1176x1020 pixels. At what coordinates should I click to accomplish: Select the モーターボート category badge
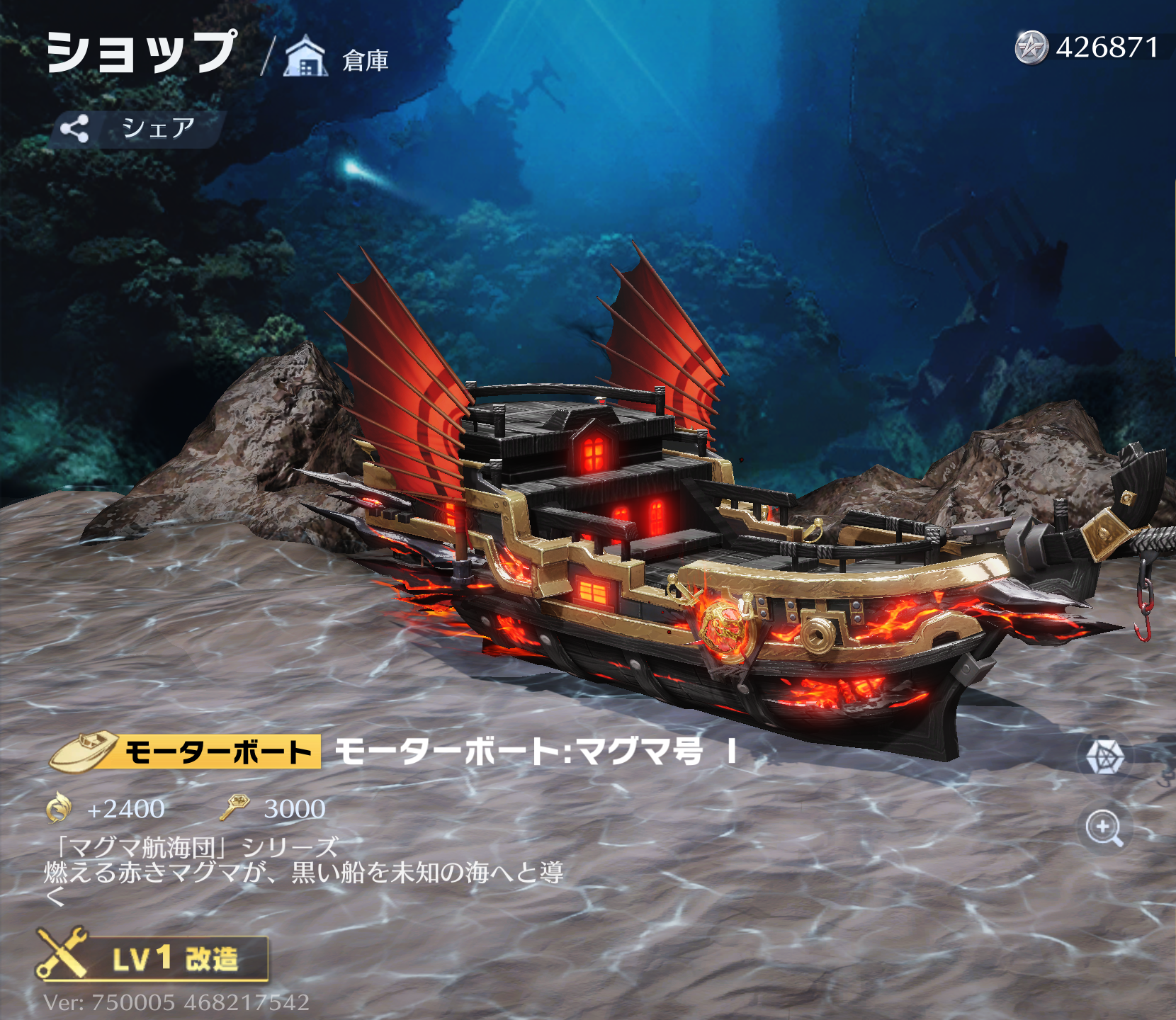[186, 752]
